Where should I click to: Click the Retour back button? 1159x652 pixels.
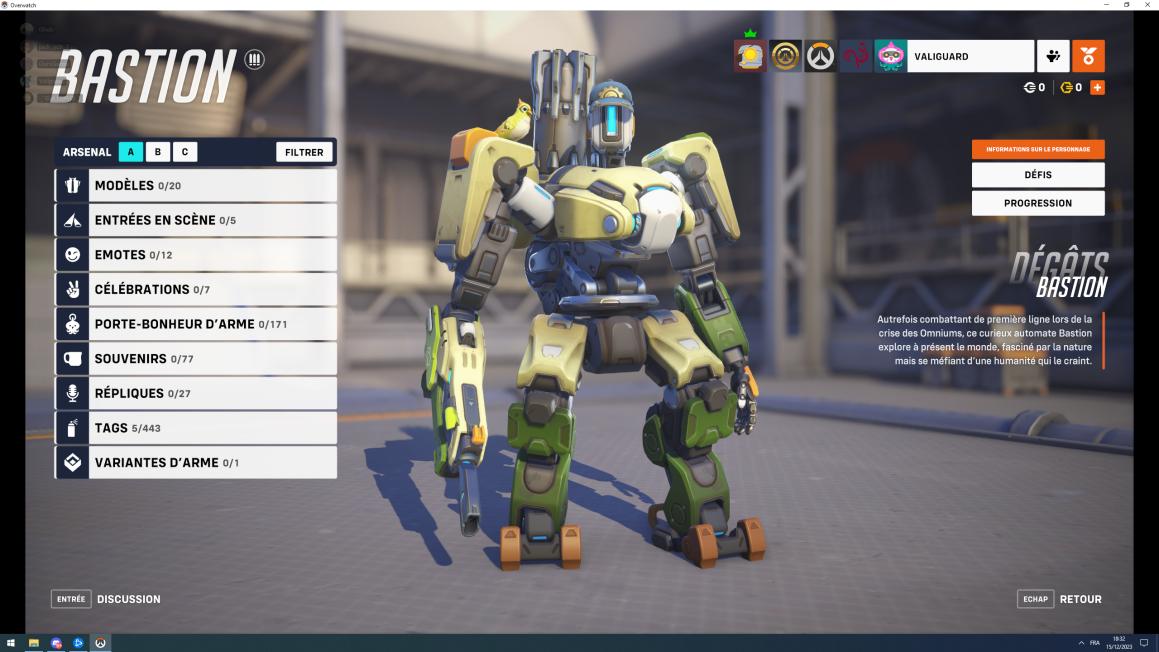(1061, 599)
